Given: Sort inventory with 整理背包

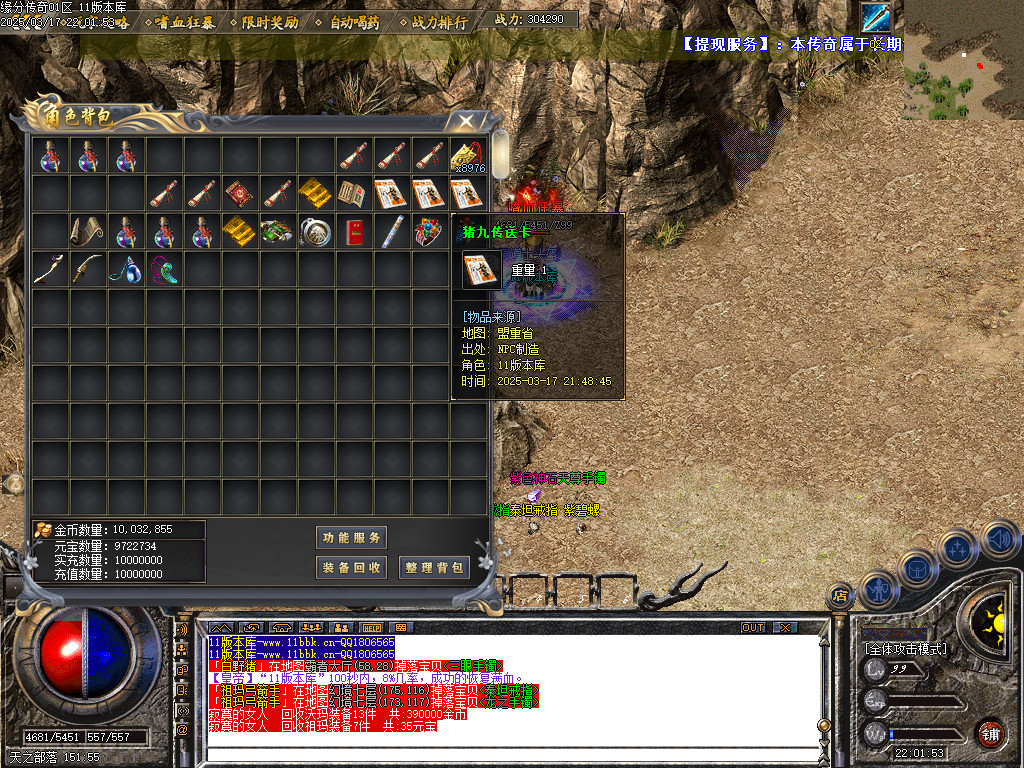Looking at the screenshot, I should click(x=434, y=567).
